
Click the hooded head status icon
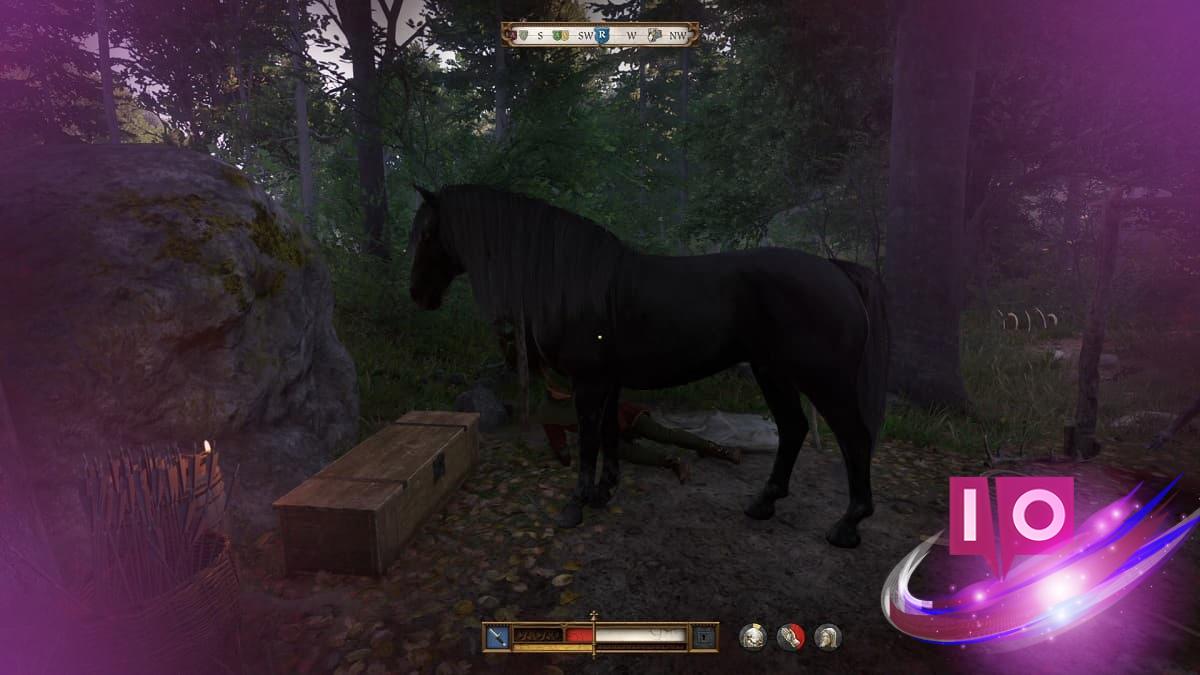point(827,637)
